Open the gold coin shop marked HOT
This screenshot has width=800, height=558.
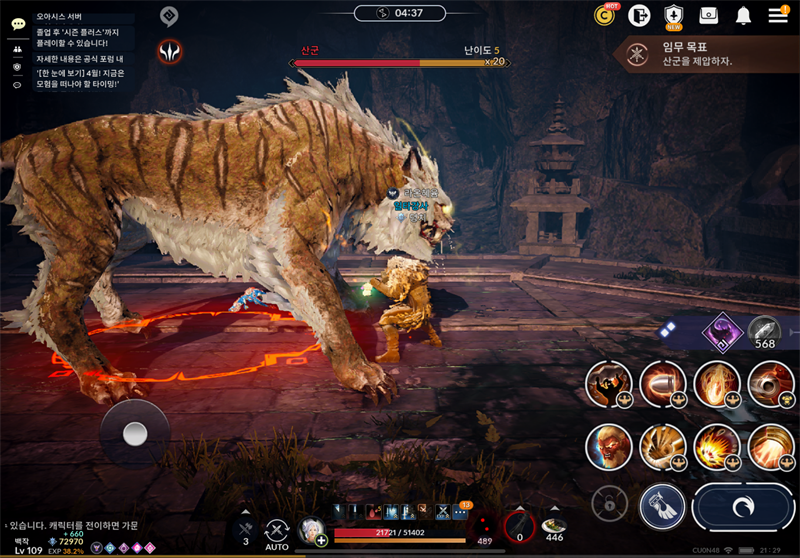click(x=604, y=15)
